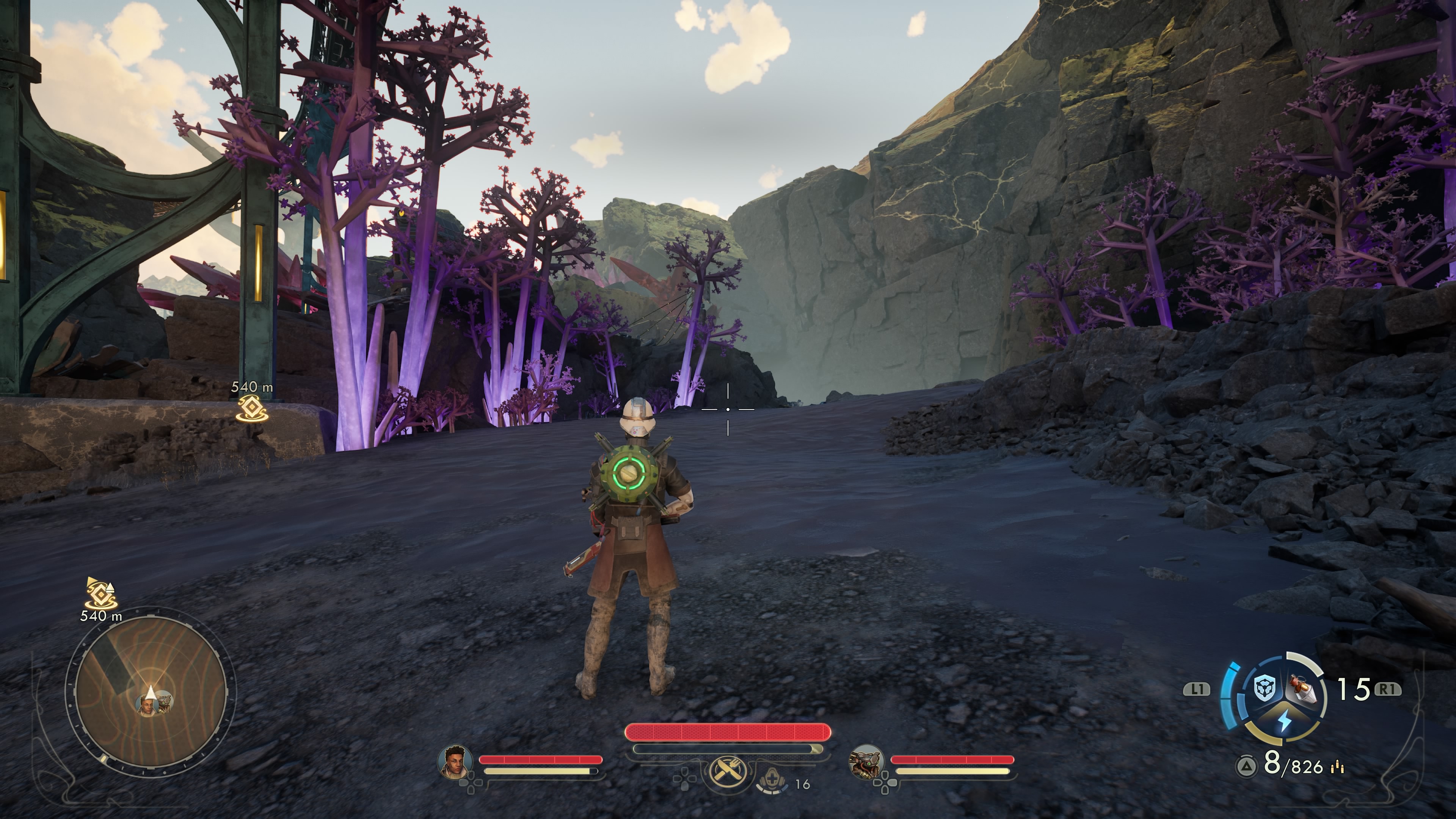Select the robot companion portrait beside the health bars
Screen dimensions: 1456x819
[866, 761]
